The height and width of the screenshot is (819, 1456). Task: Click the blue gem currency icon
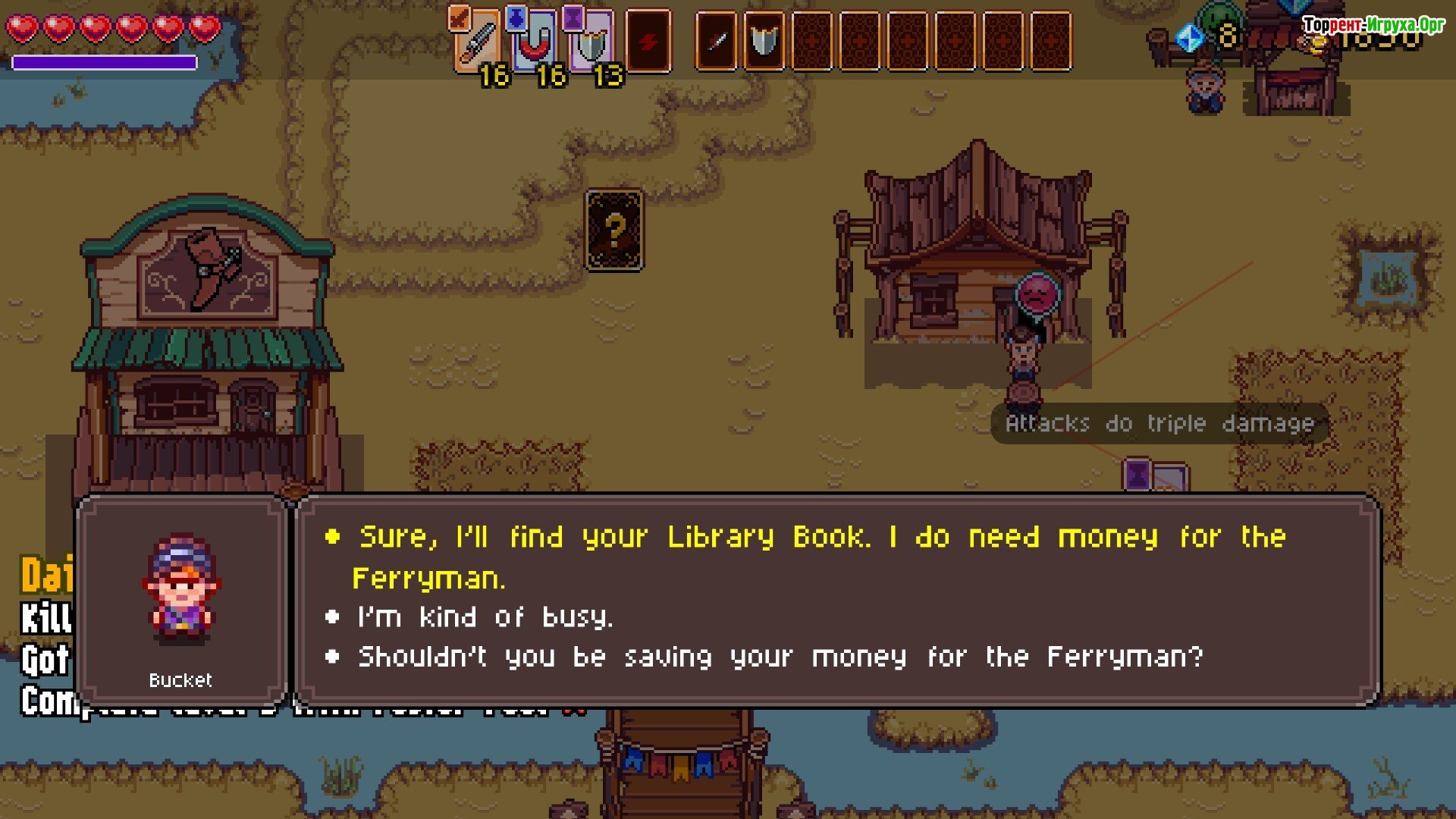1190,37
